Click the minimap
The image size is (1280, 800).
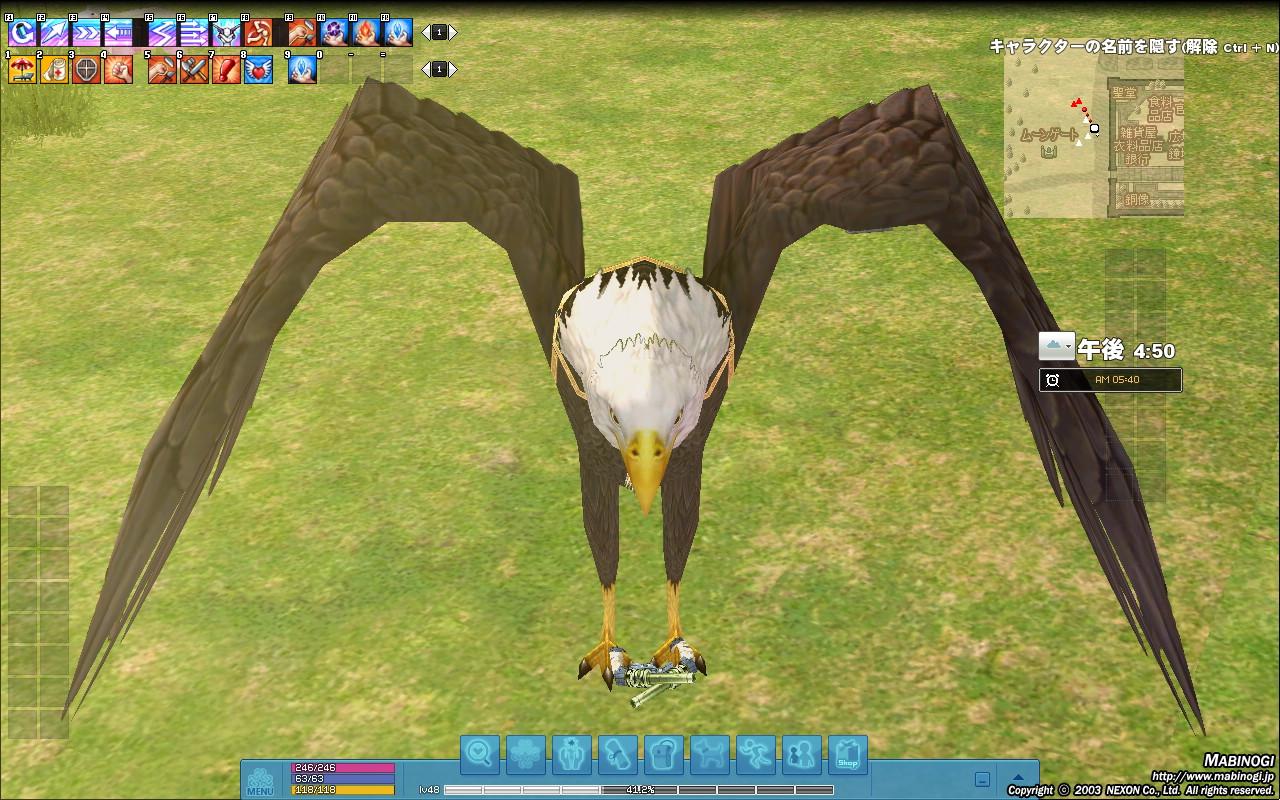(1094, 136)
